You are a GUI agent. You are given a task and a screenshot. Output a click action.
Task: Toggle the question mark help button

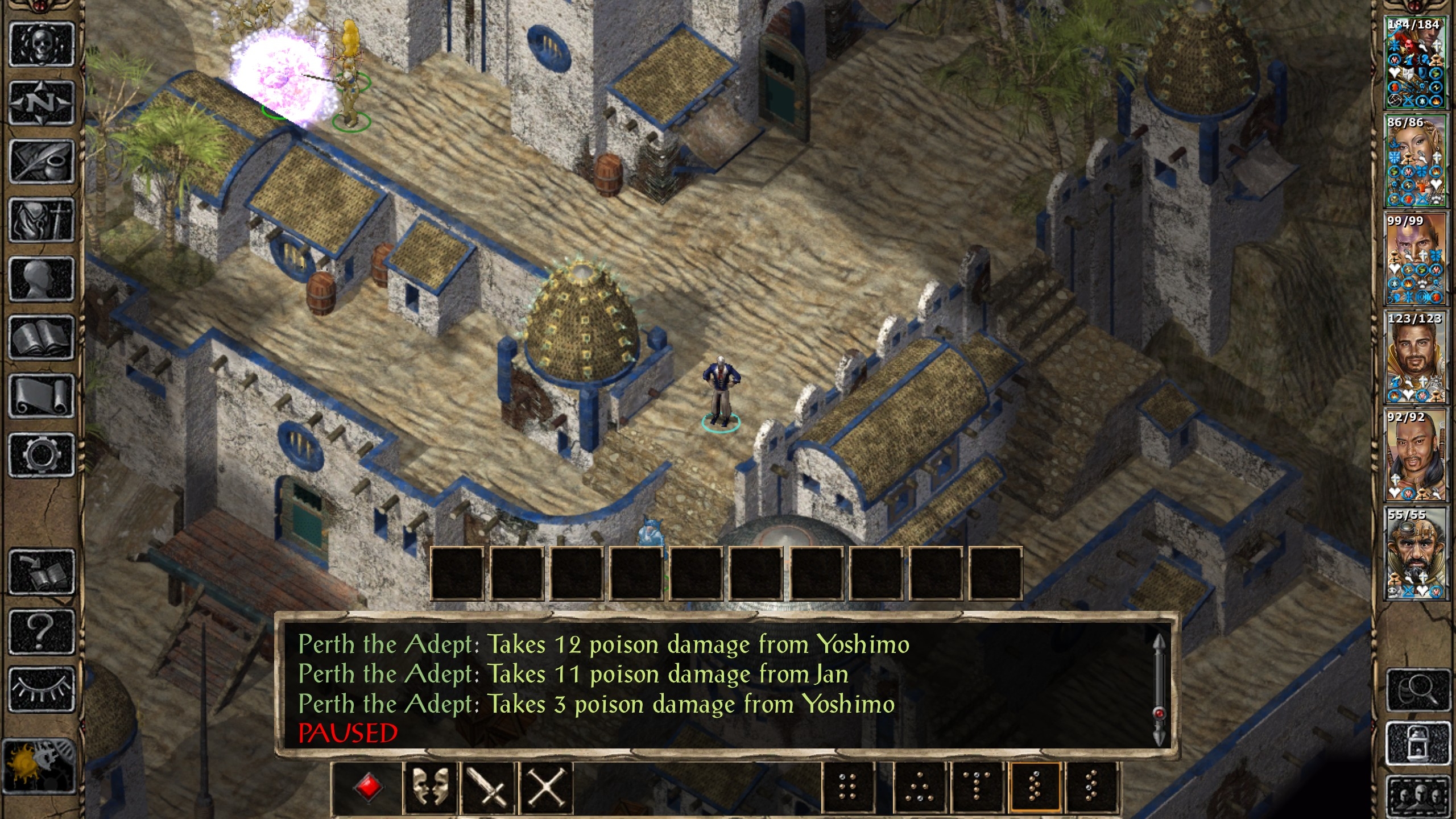coord(42,631)
